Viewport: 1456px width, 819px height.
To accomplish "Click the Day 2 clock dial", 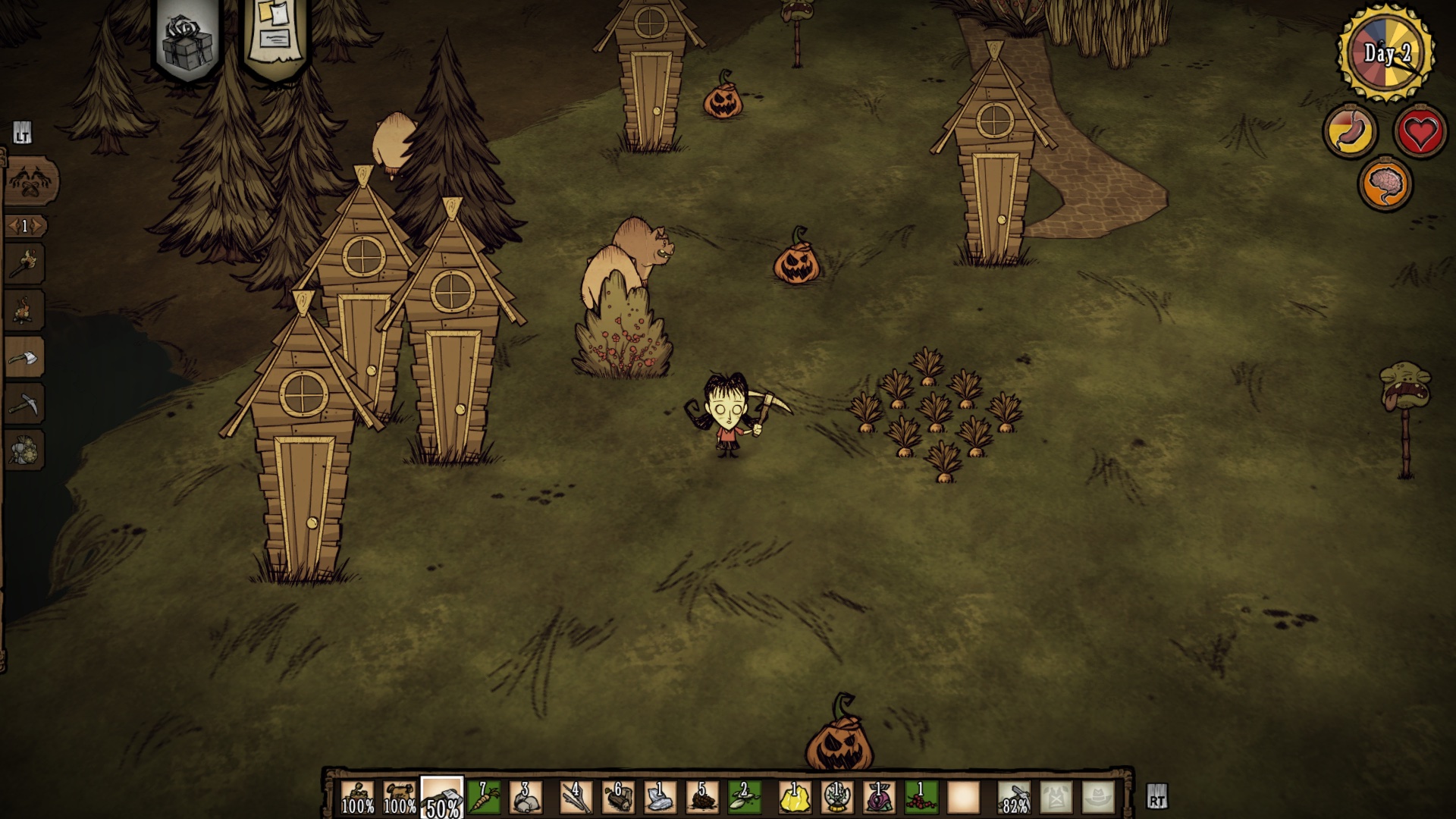I will [x=1386, y=53].
